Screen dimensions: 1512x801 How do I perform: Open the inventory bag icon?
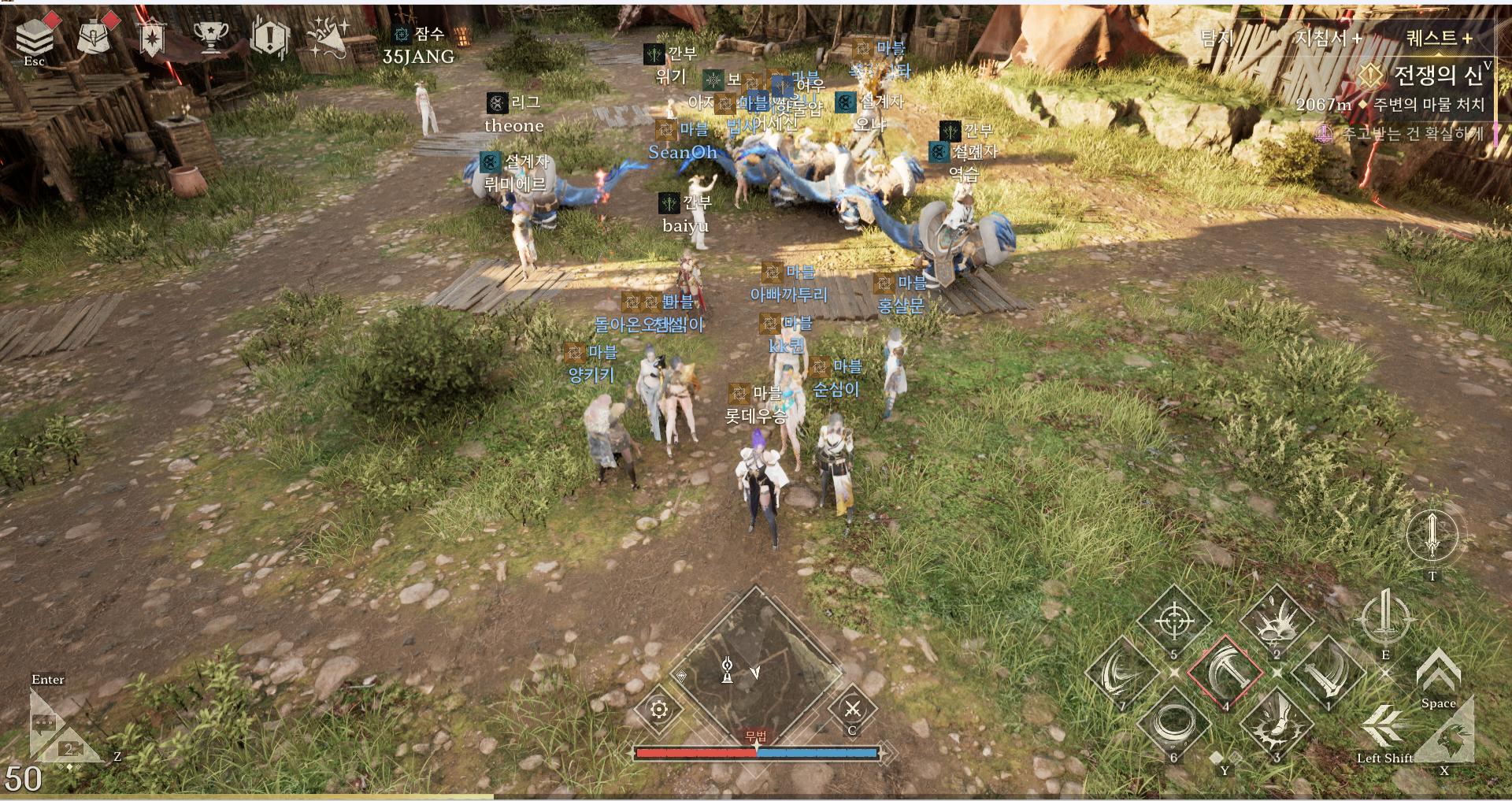point(94,36)
